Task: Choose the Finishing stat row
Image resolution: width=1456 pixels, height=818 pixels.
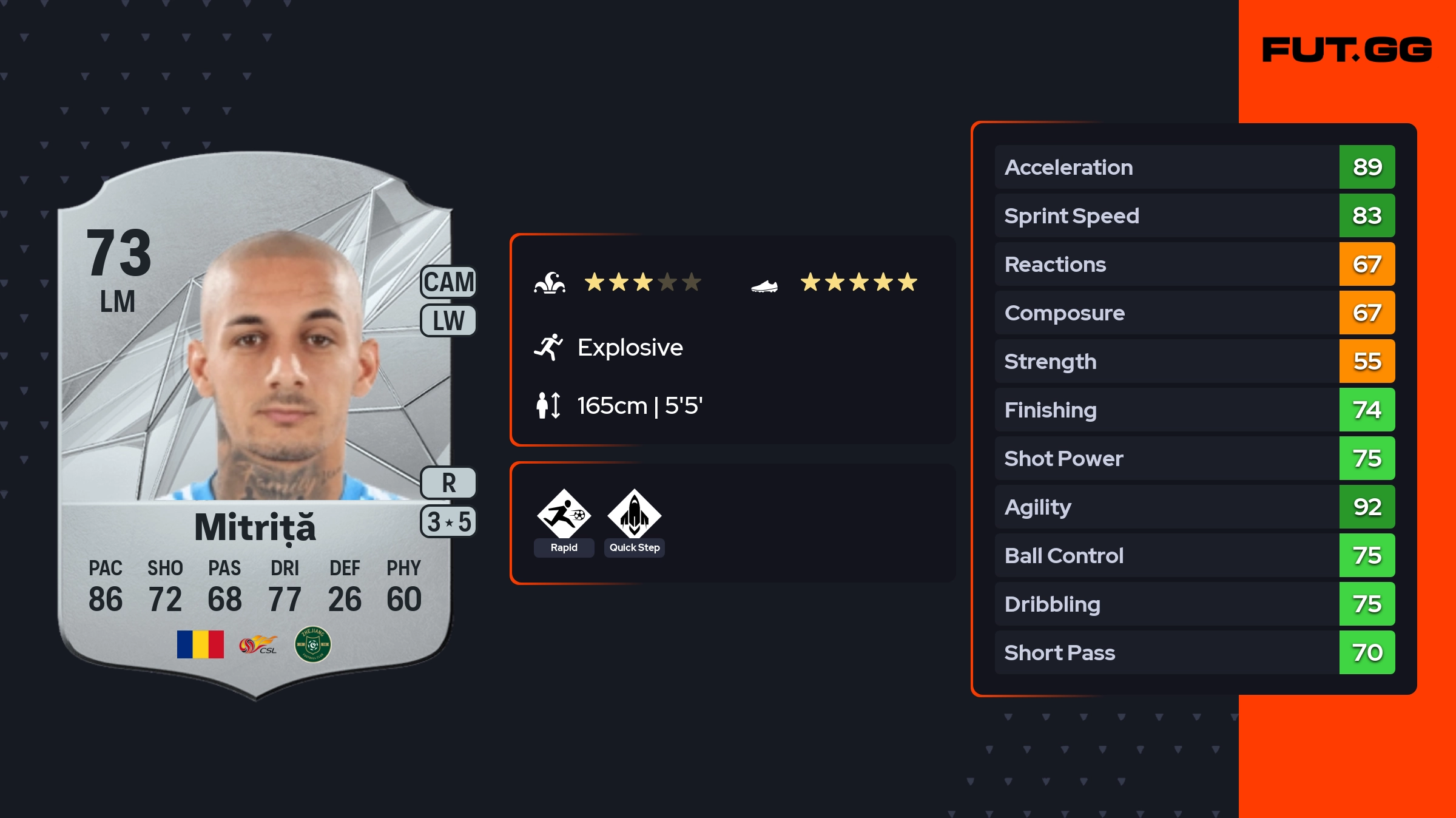Action: click(x=1194, y=410)
